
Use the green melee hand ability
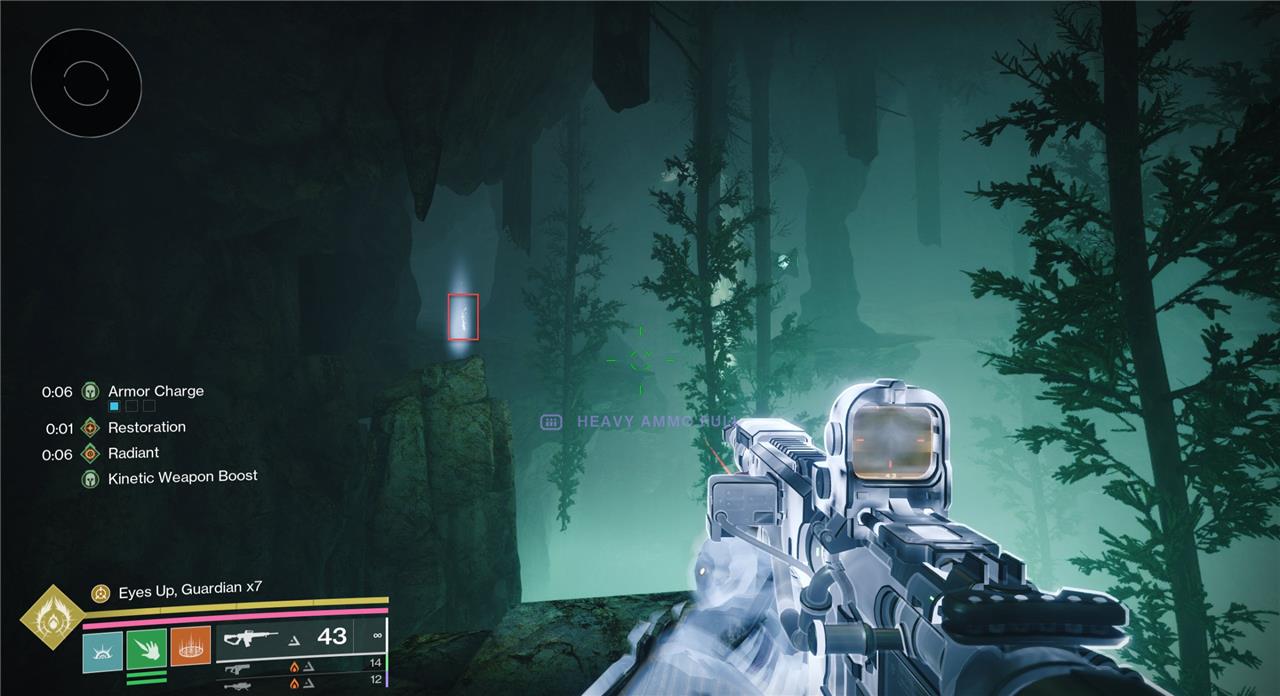point(147,649)
